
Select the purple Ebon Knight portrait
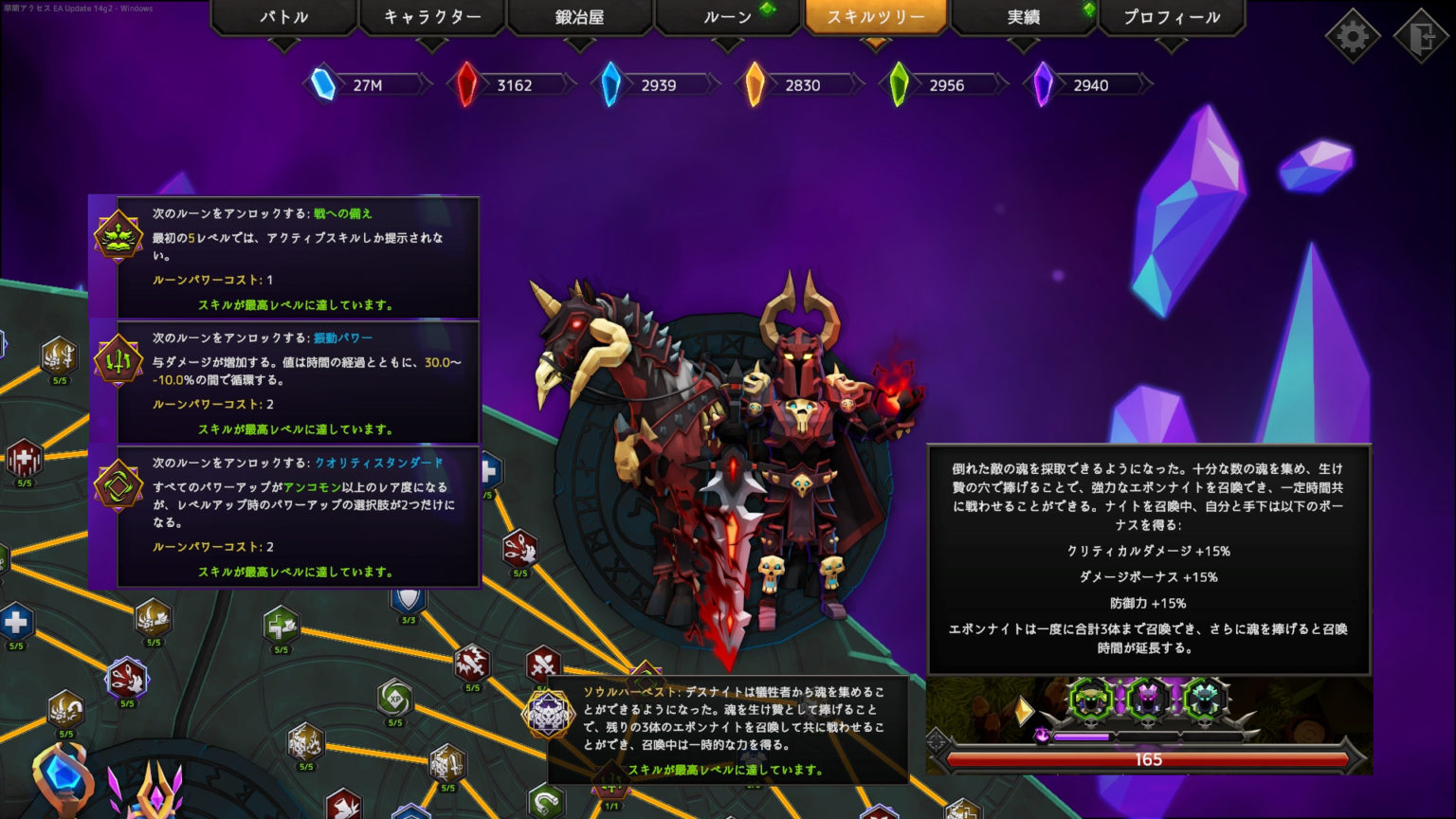click(x=1147, y=700)
